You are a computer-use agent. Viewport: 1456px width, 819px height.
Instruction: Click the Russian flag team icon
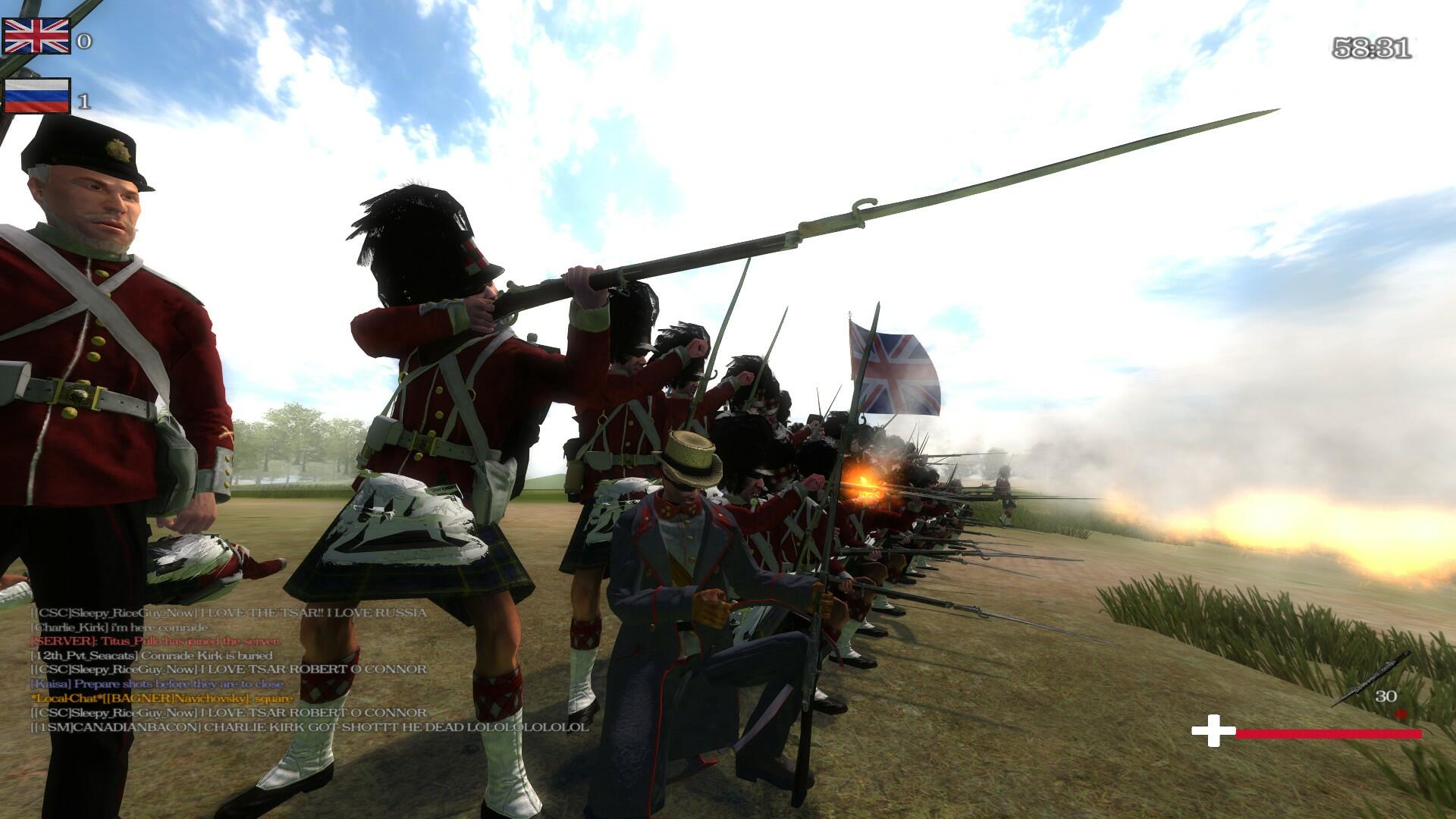(36, 96)
